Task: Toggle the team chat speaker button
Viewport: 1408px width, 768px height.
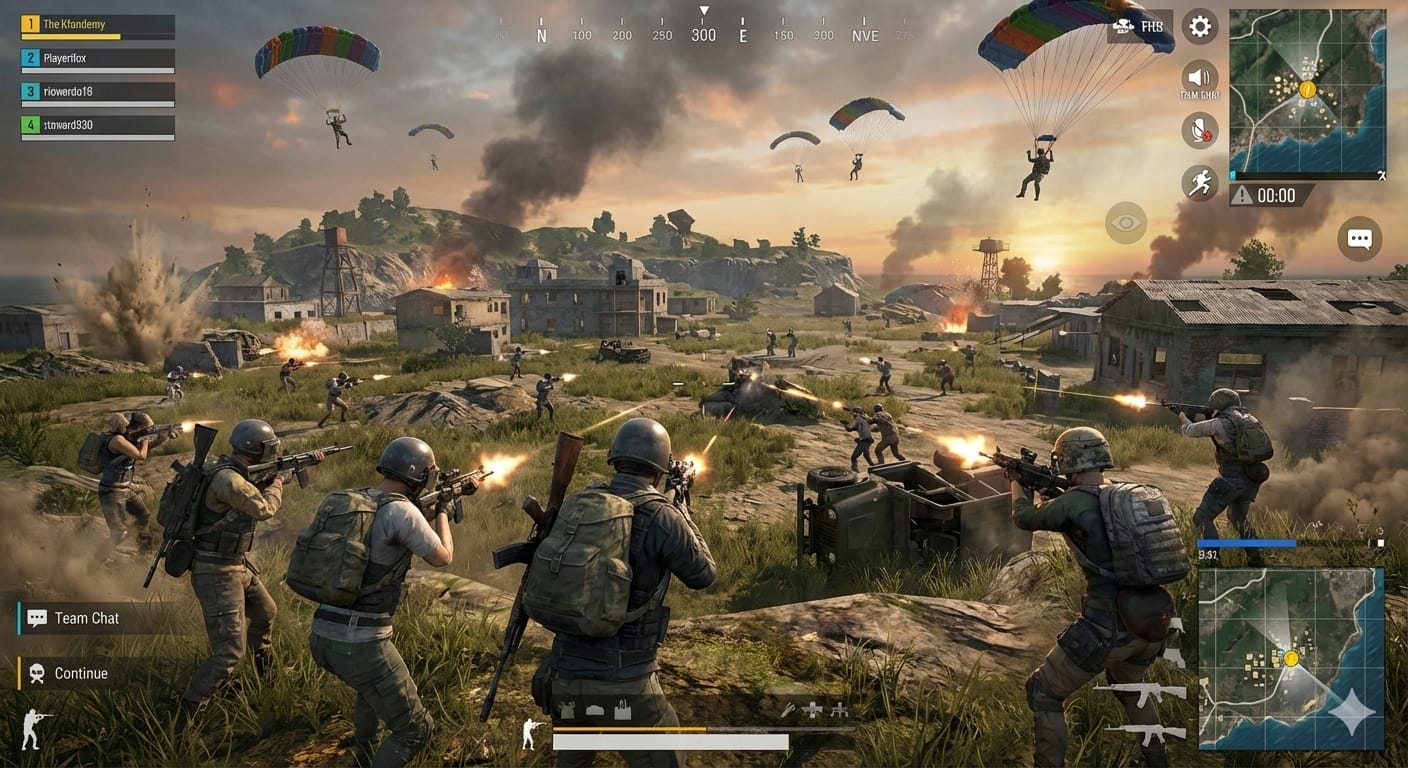Action: [1200, 77]
